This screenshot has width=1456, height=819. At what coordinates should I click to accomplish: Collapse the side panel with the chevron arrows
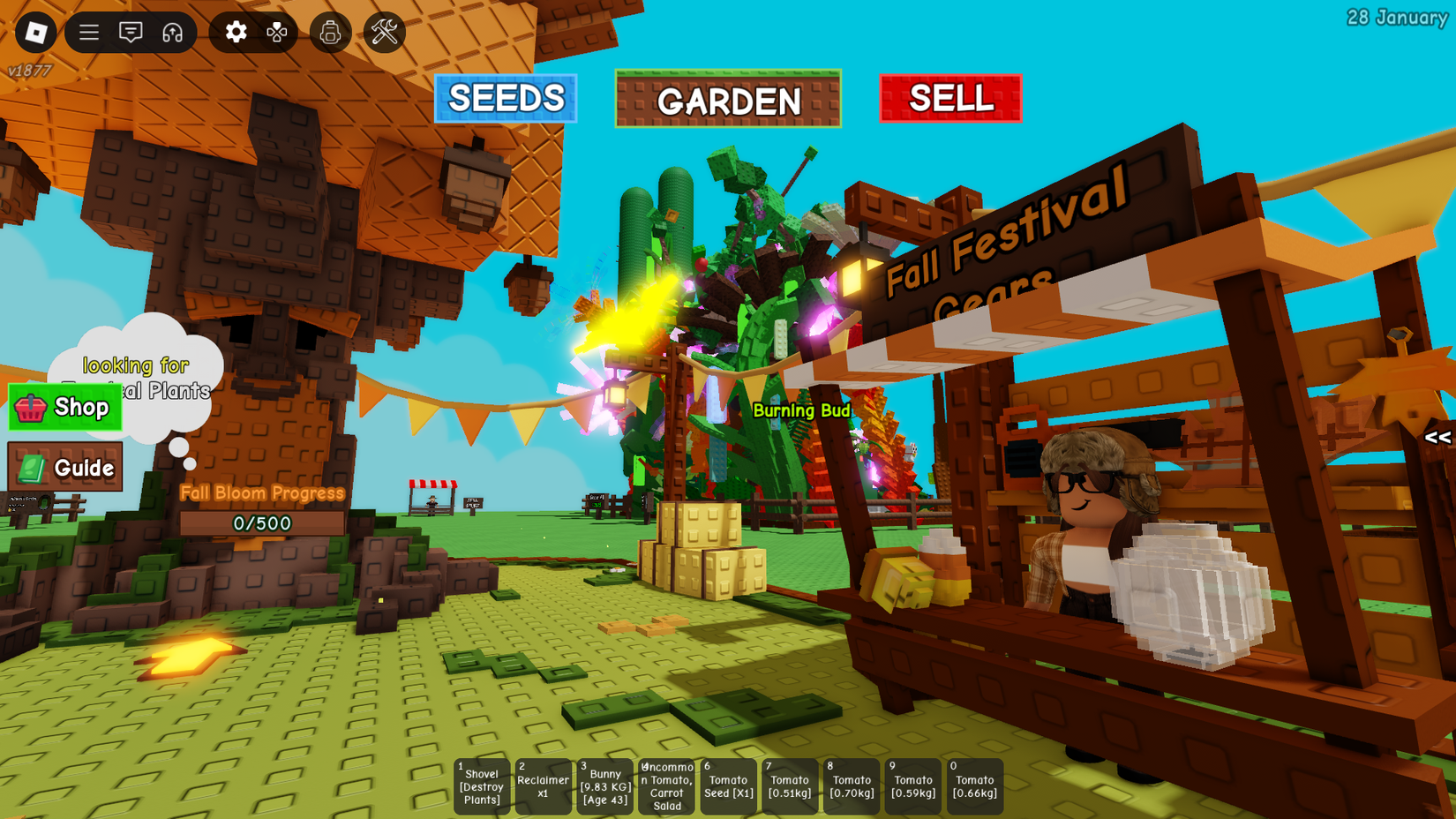[1439, 436]
